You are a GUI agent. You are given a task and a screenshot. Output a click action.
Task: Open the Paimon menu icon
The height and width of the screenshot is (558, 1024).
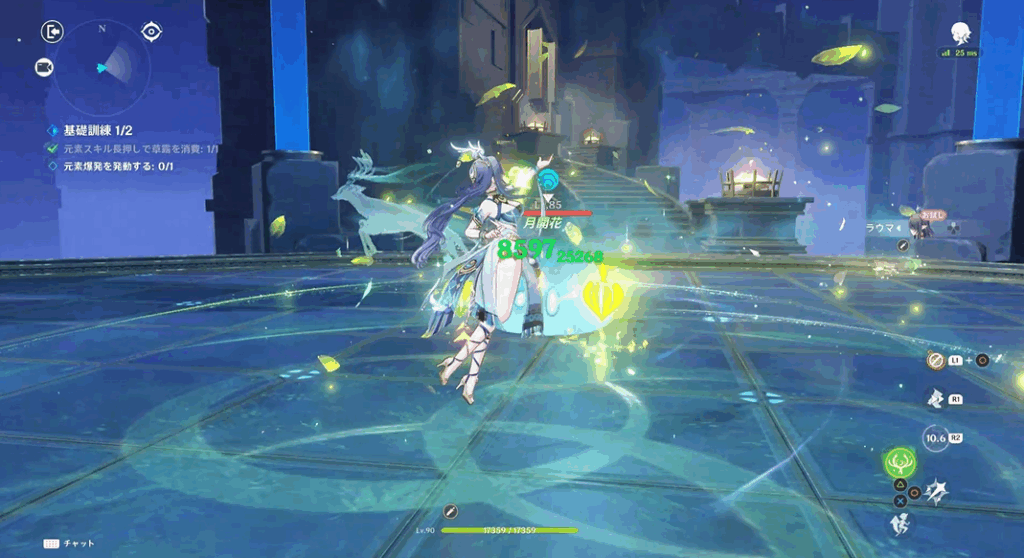(x=962, y=33)
